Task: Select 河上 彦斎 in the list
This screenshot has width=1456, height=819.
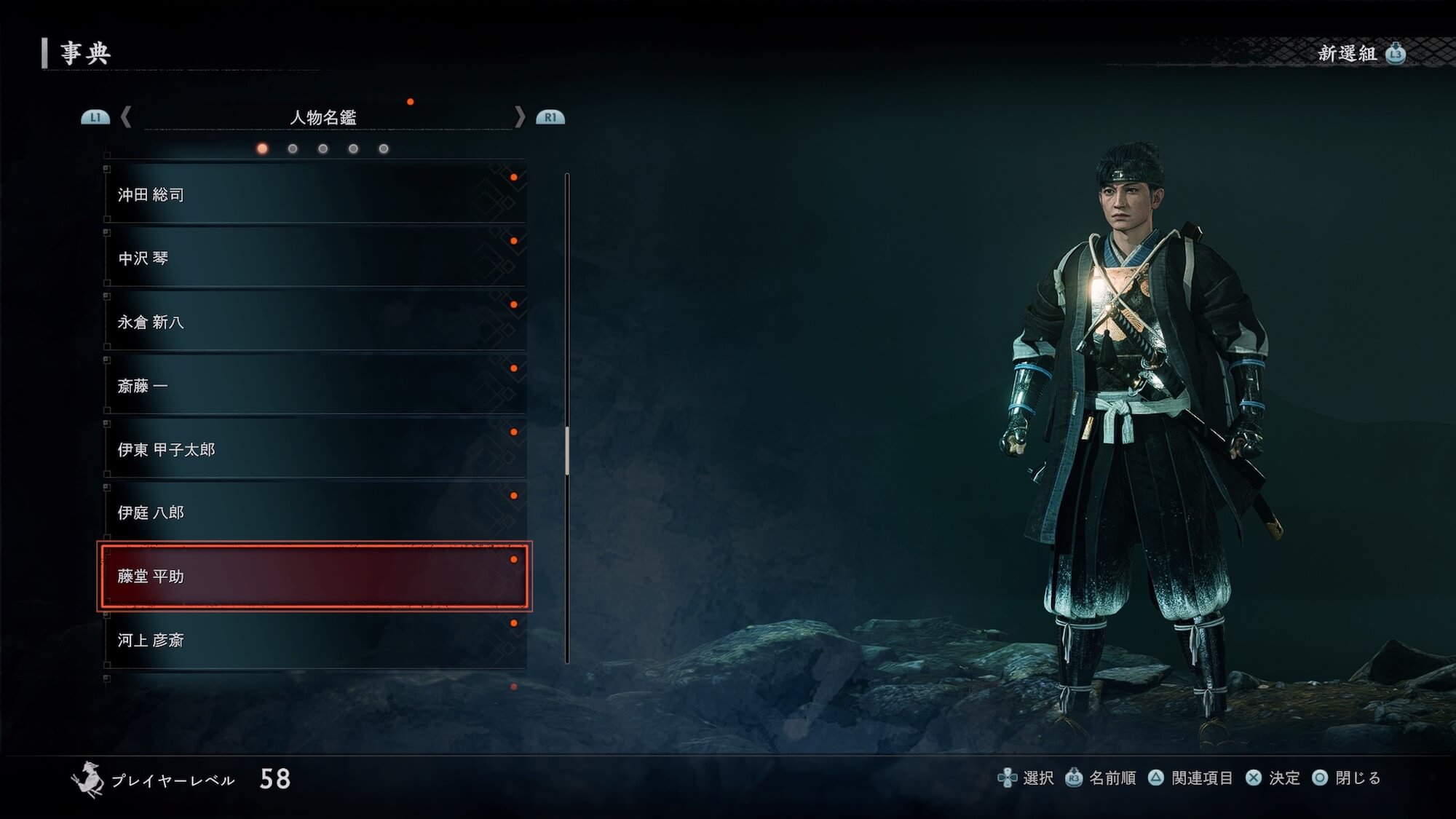Action: [x=314, y=640]
